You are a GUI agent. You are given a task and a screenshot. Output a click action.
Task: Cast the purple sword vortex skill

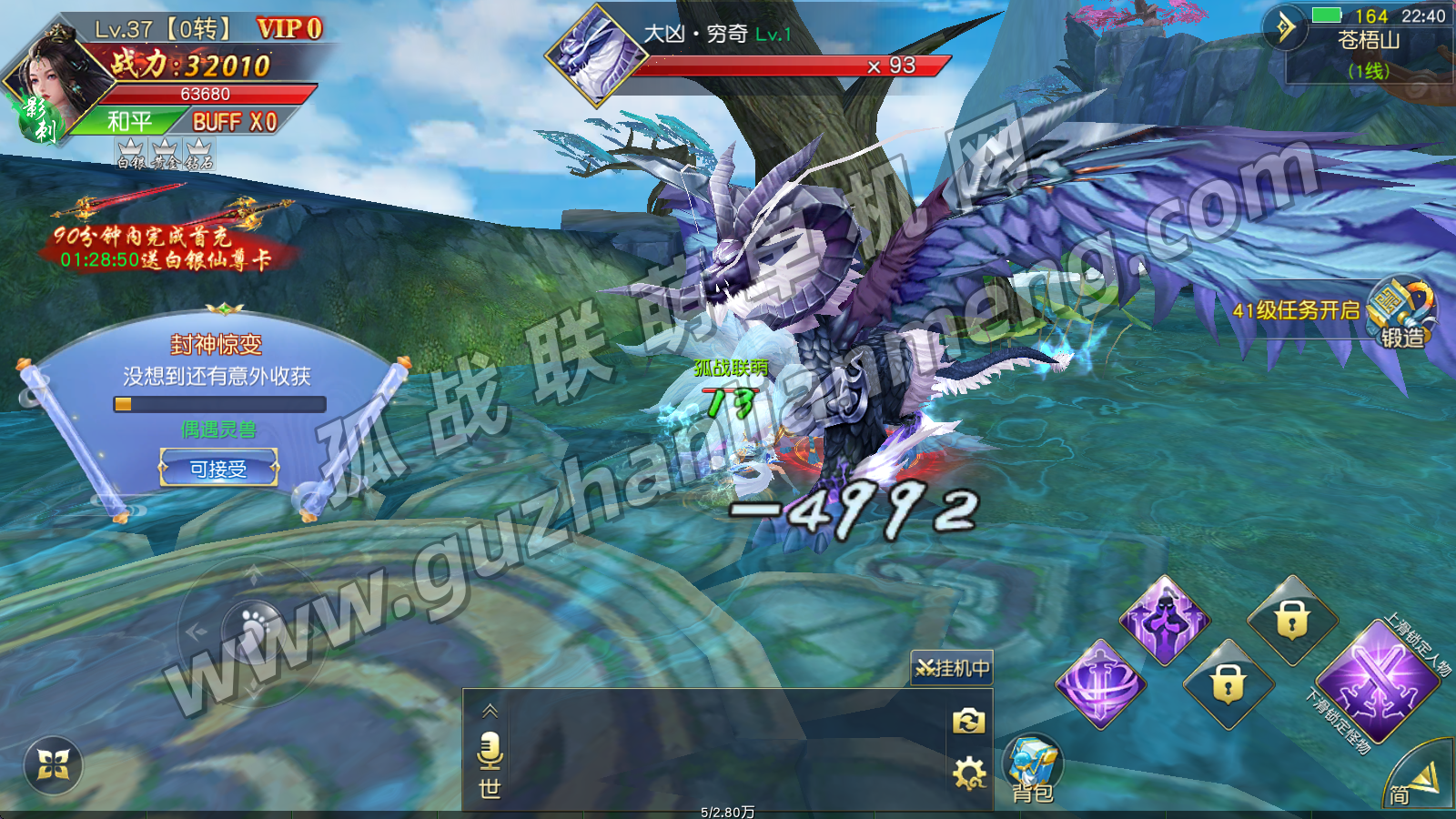click(1100, 683)
